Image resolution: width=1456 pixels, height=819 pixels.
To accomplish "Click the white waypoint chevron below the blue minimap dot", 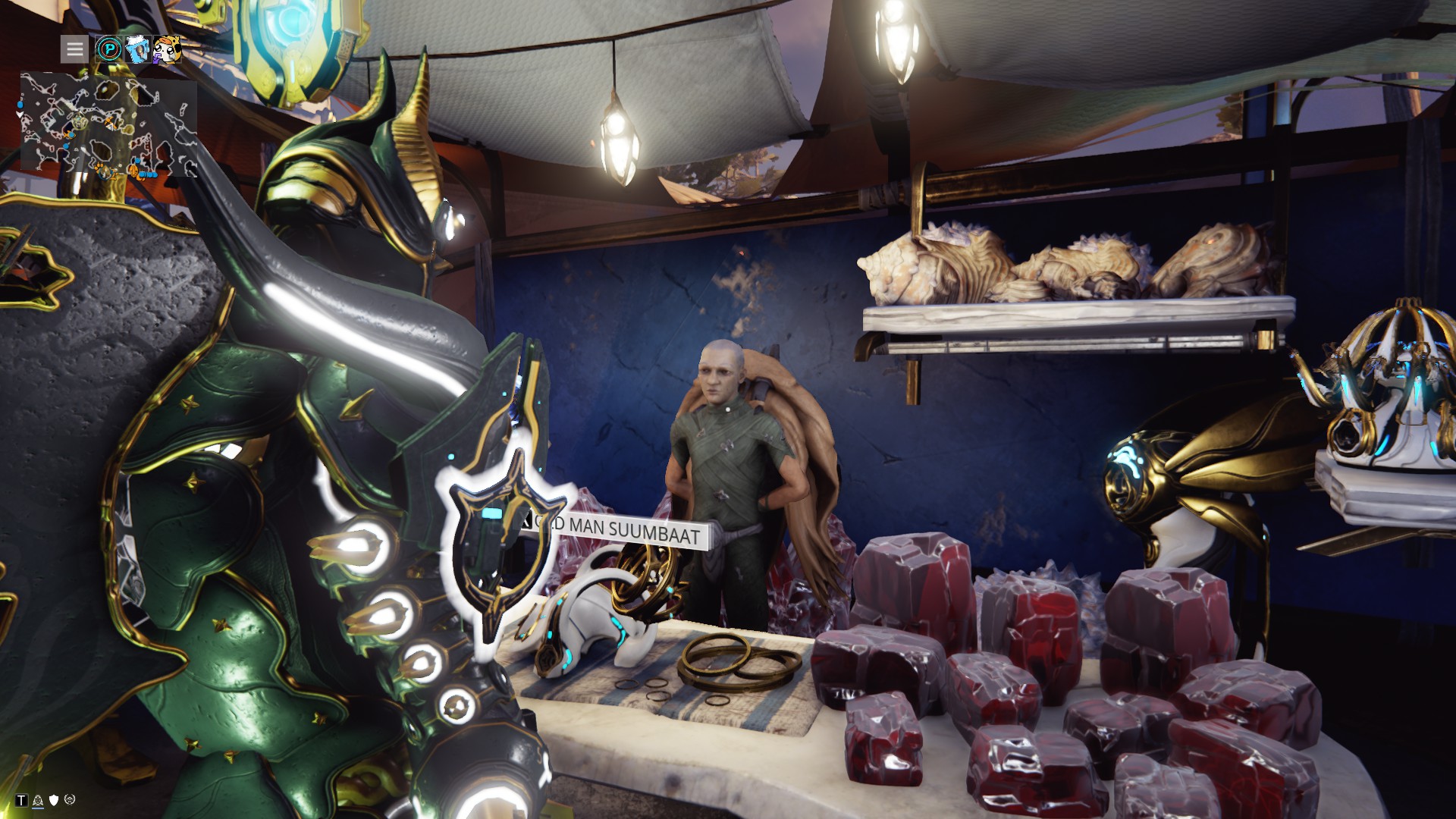I will (x=20, y=115).
